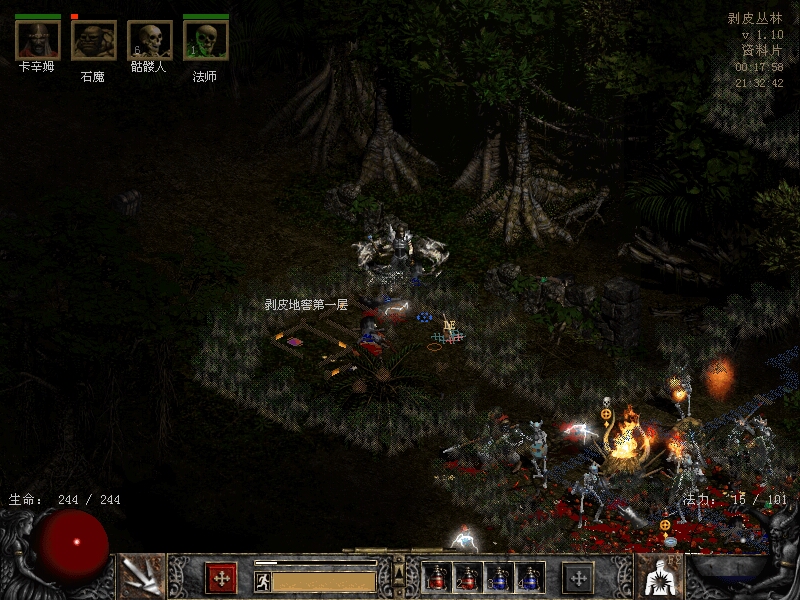Click the grey skill points button

(x=578, y=577)
